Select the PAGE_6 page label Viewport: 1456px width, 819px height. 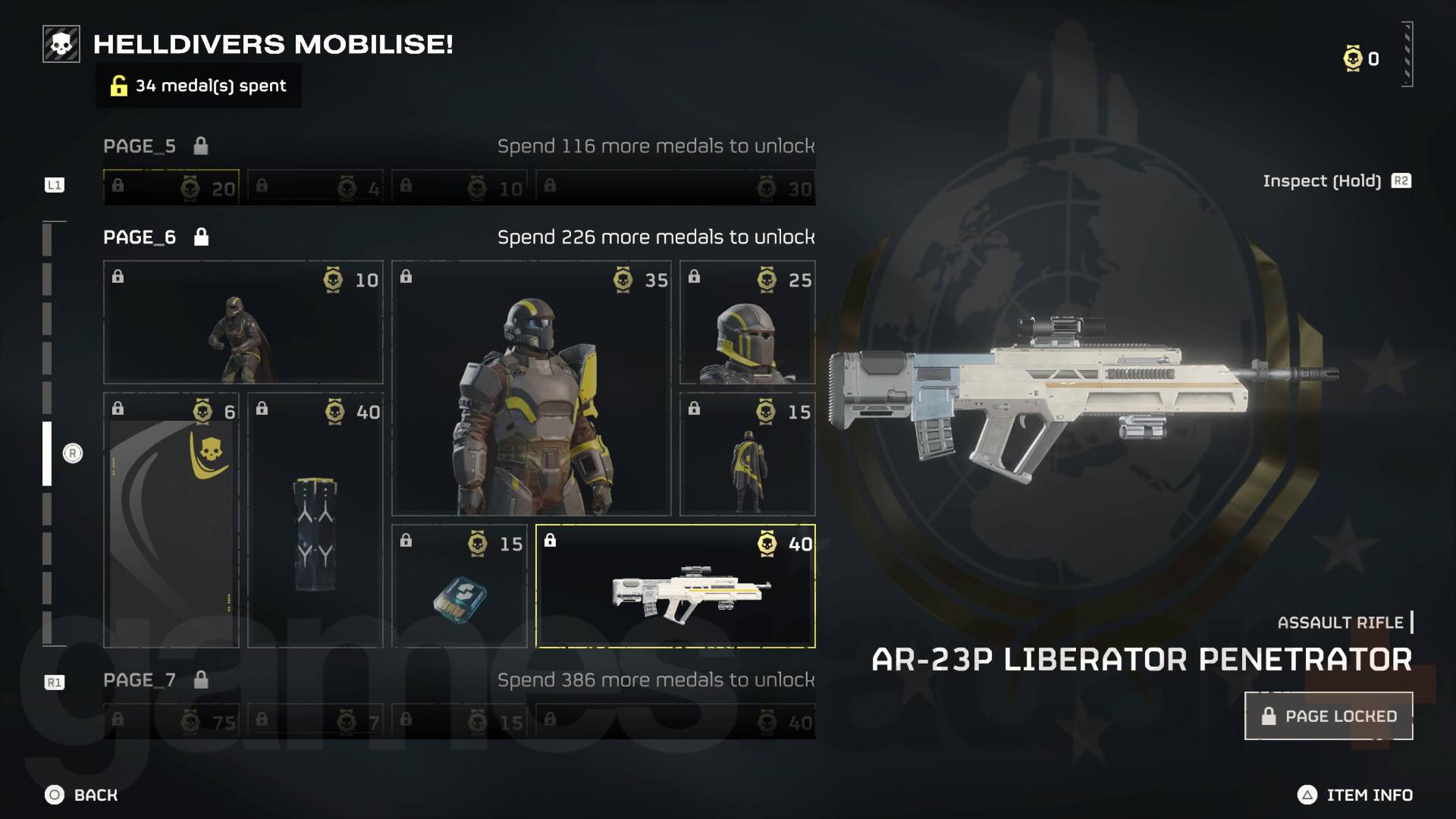point(138,237)
